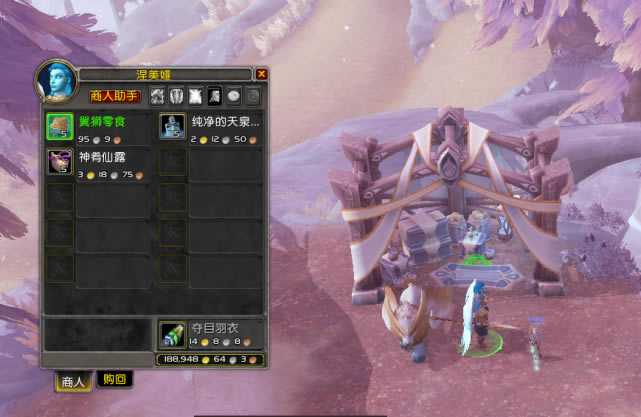The image size is (641, 417).
Task: Select the 神肴仙露 merchant item
Action: pos(59,162)
